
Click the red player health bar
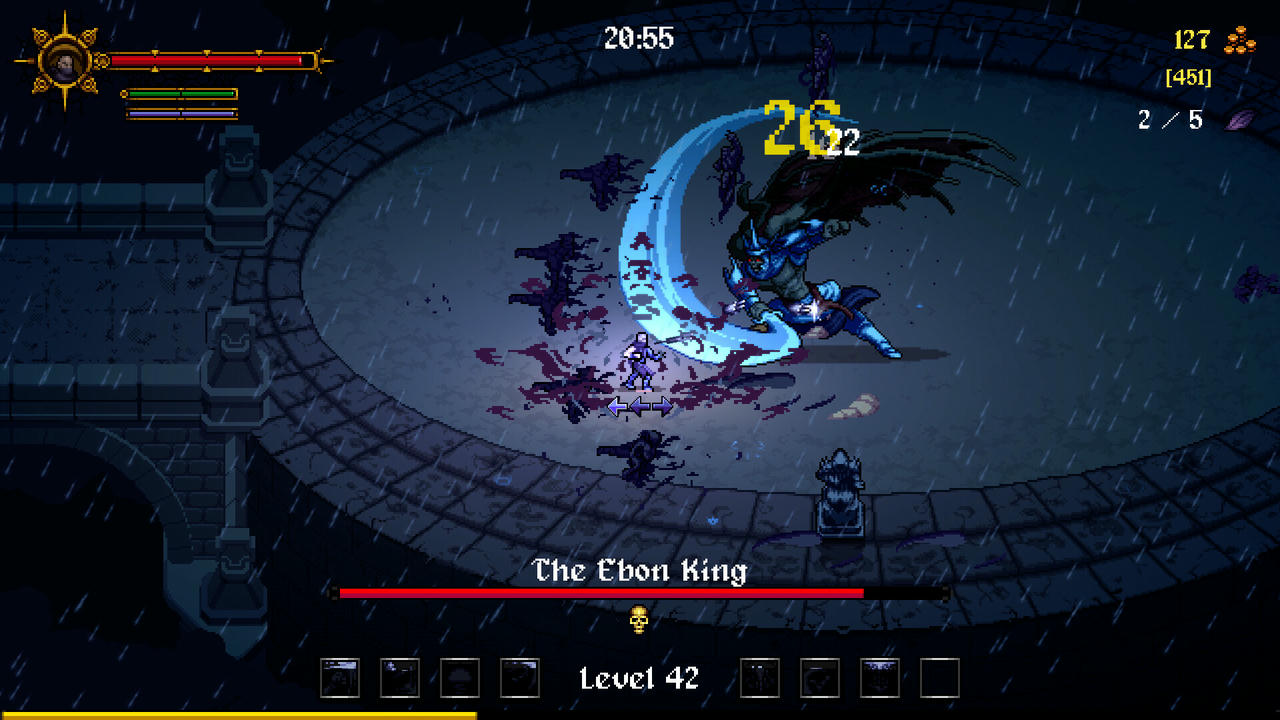(x=210, y=62)
